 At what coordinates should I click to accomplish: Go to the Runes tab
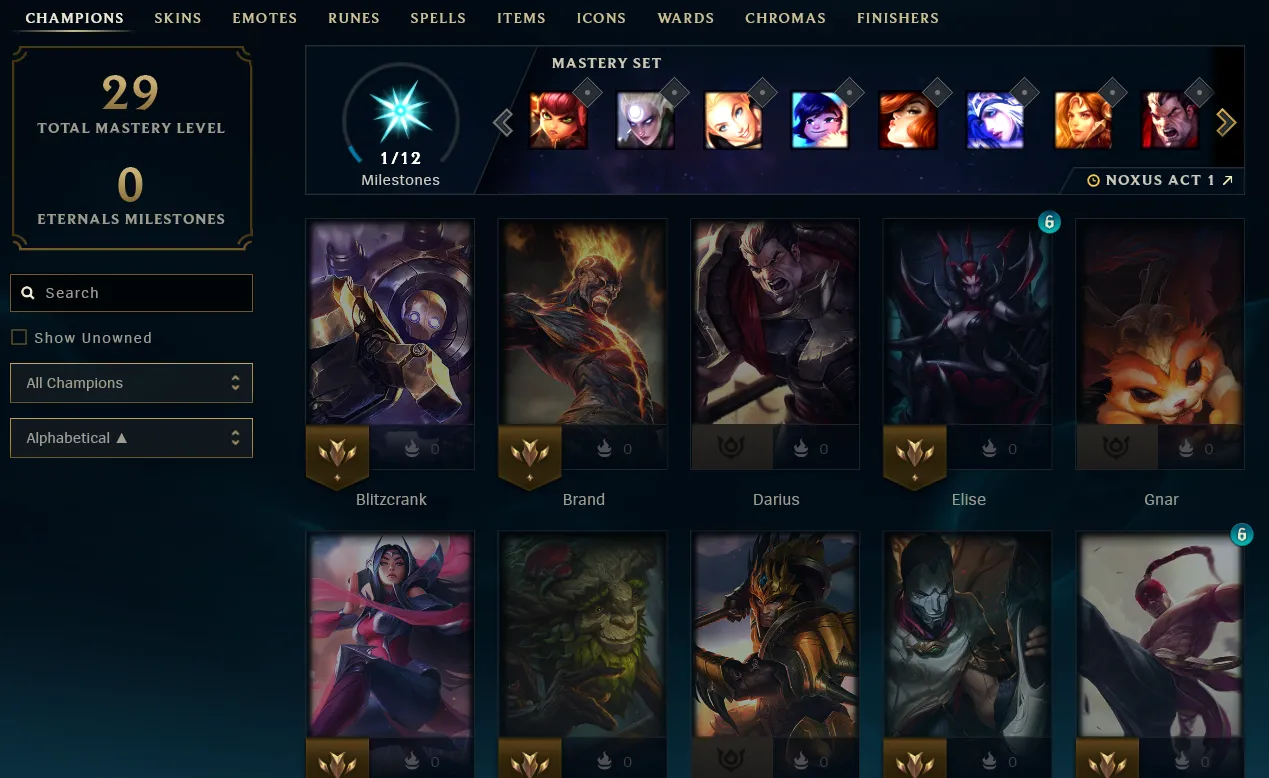tap(353, 18)
